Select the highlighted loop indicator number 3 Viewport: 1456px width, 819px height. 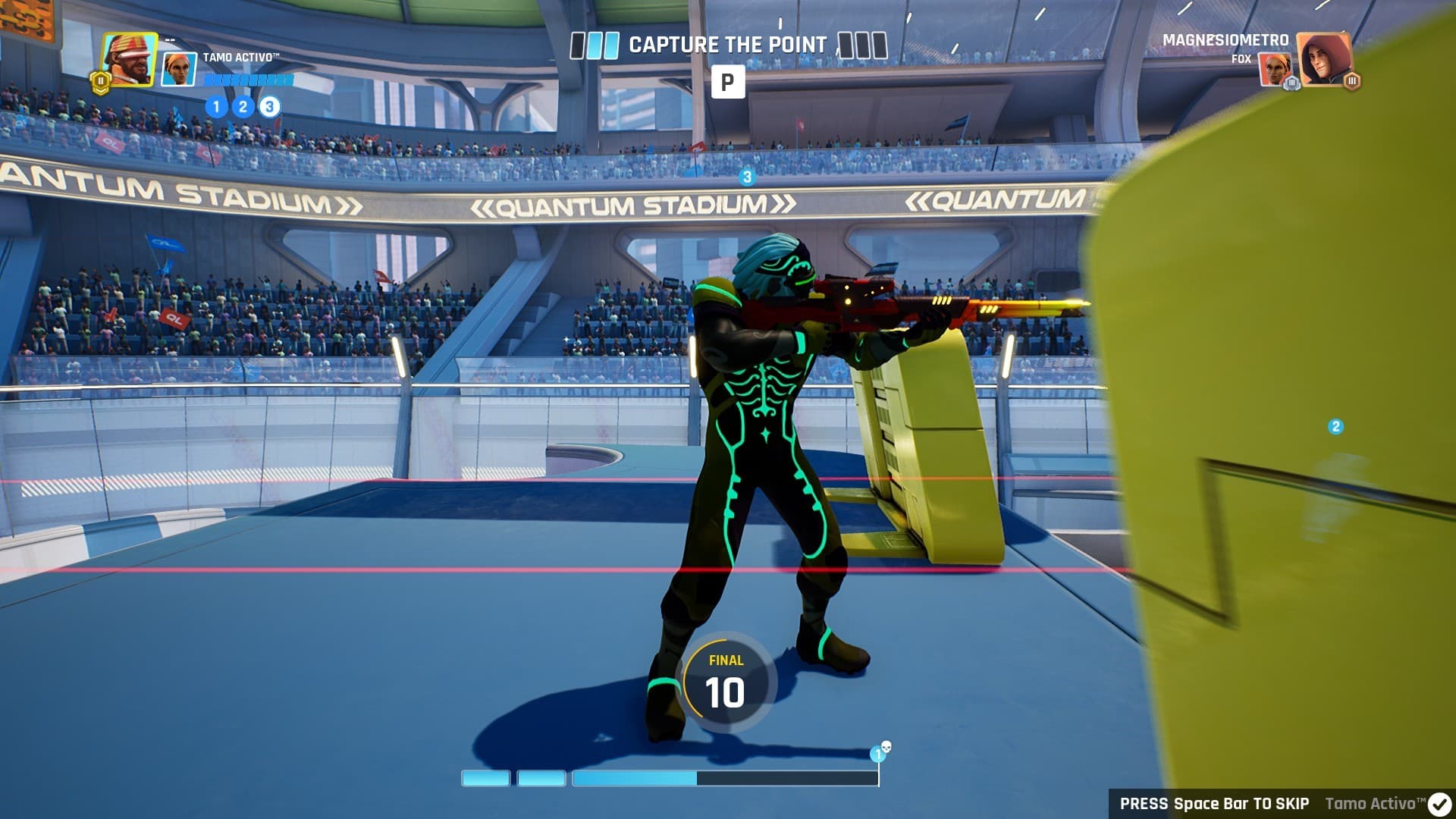point(269,107)
